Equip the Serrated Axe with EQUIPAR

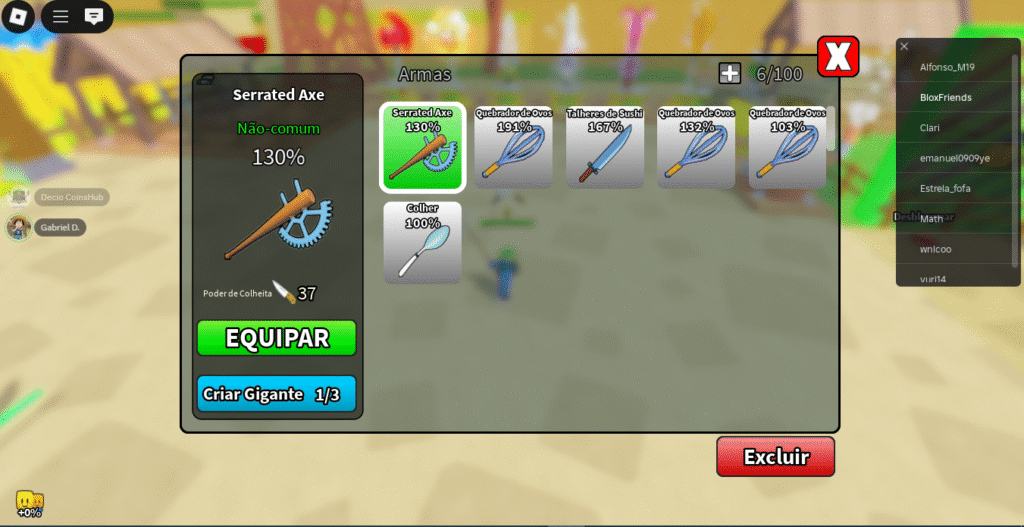(276, 338)
